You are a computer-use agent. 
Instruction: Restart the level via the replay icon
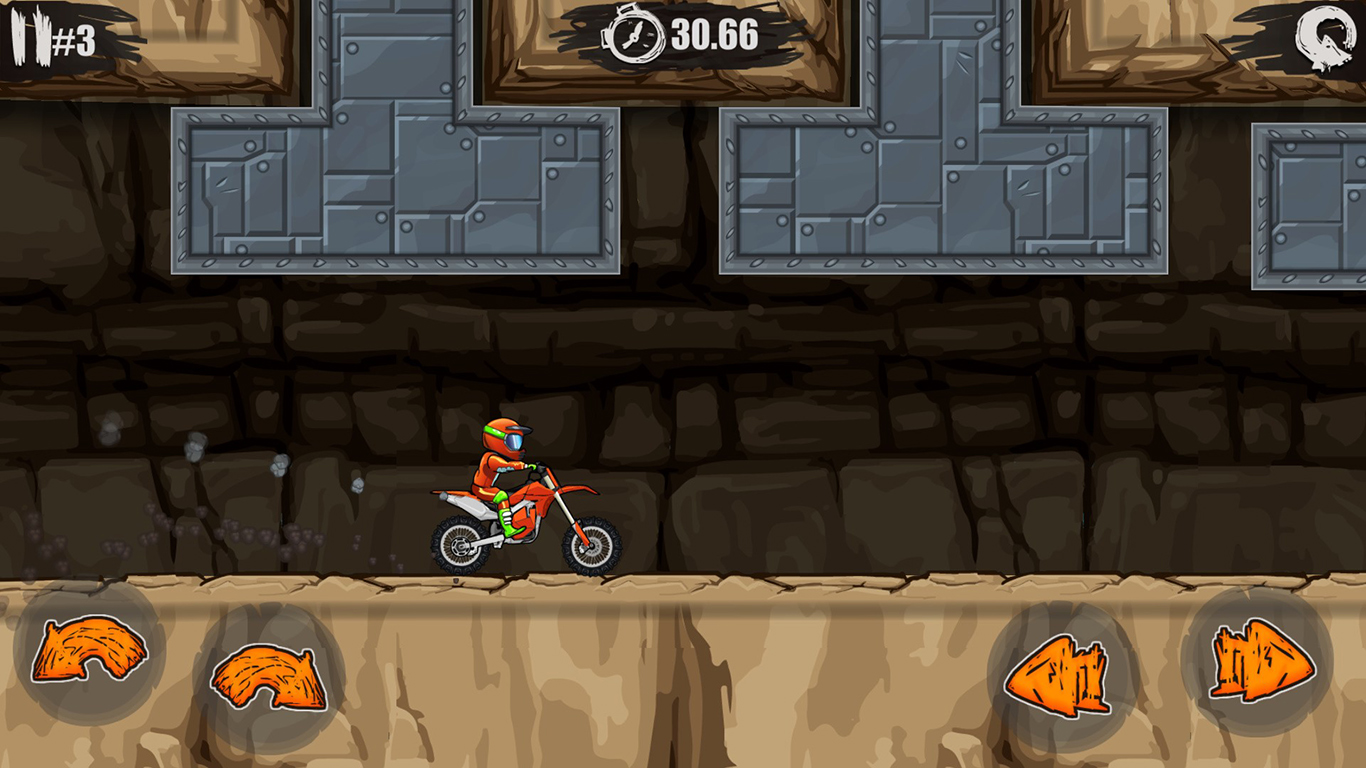(1327, 33)
